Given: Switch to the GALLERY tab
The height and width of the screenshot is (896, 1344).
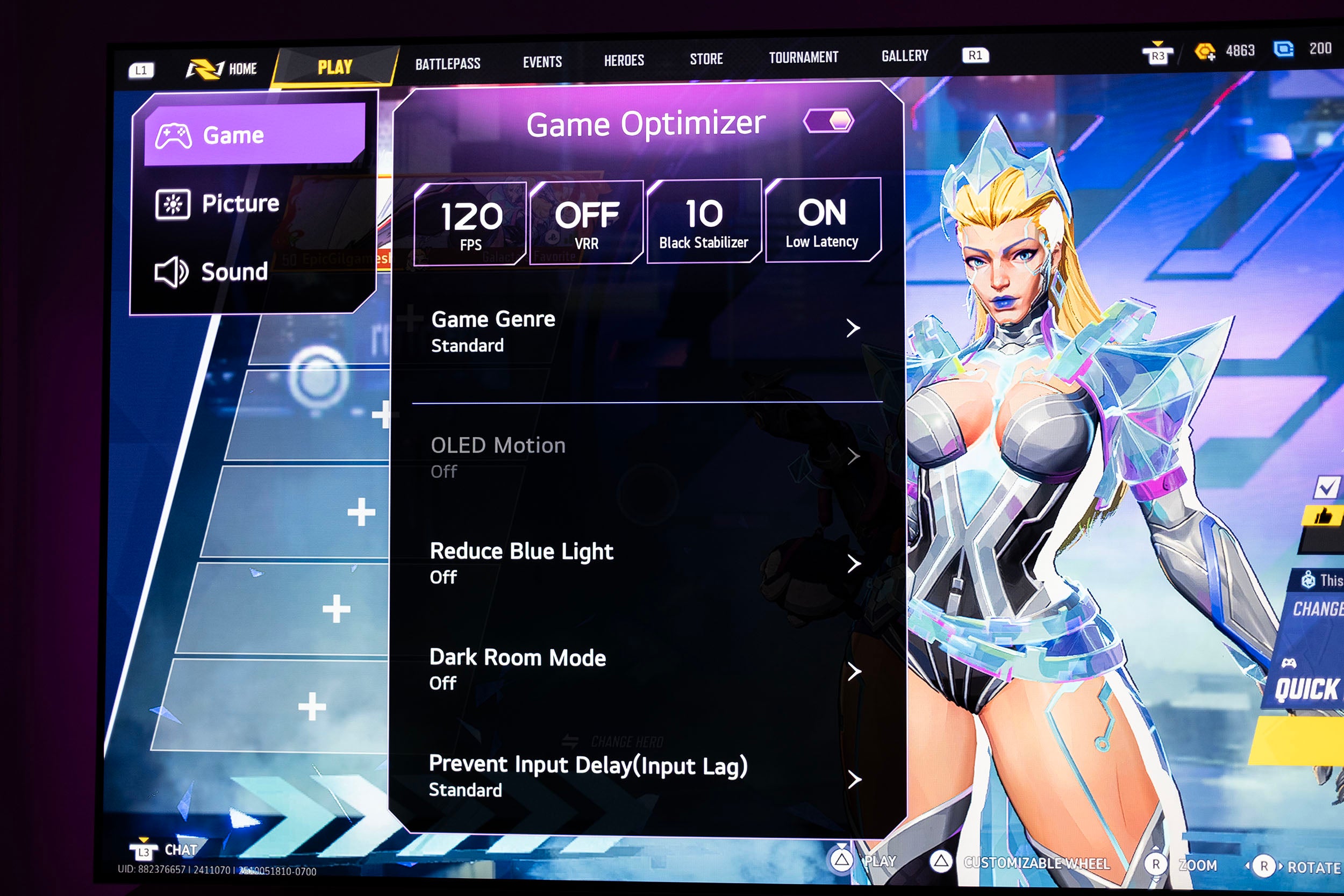Looking at the screenshot, I should (905, 56).
